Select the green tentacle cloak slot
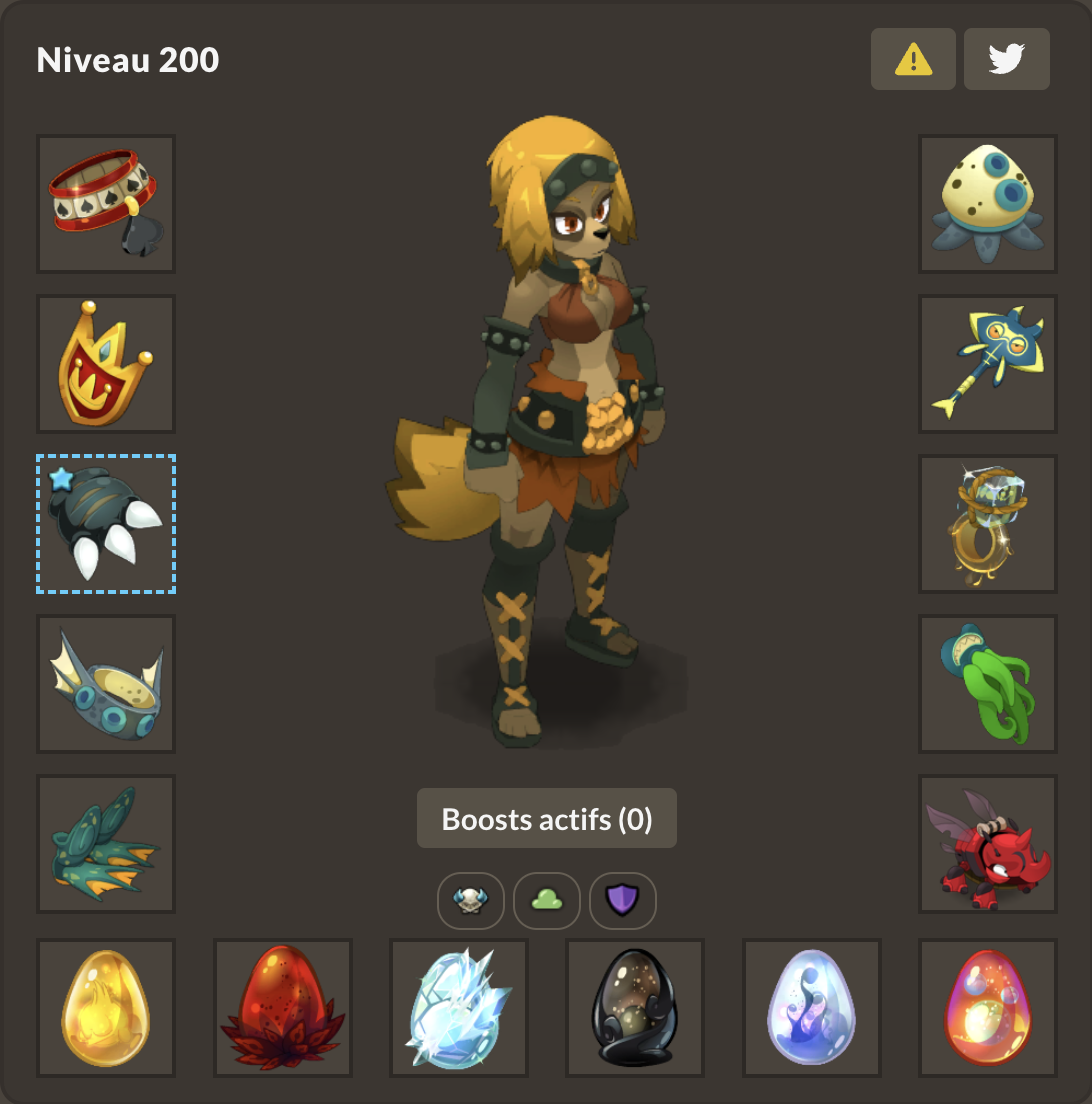The width and height of the screenshot is (1092, 1104). [988, 684]
